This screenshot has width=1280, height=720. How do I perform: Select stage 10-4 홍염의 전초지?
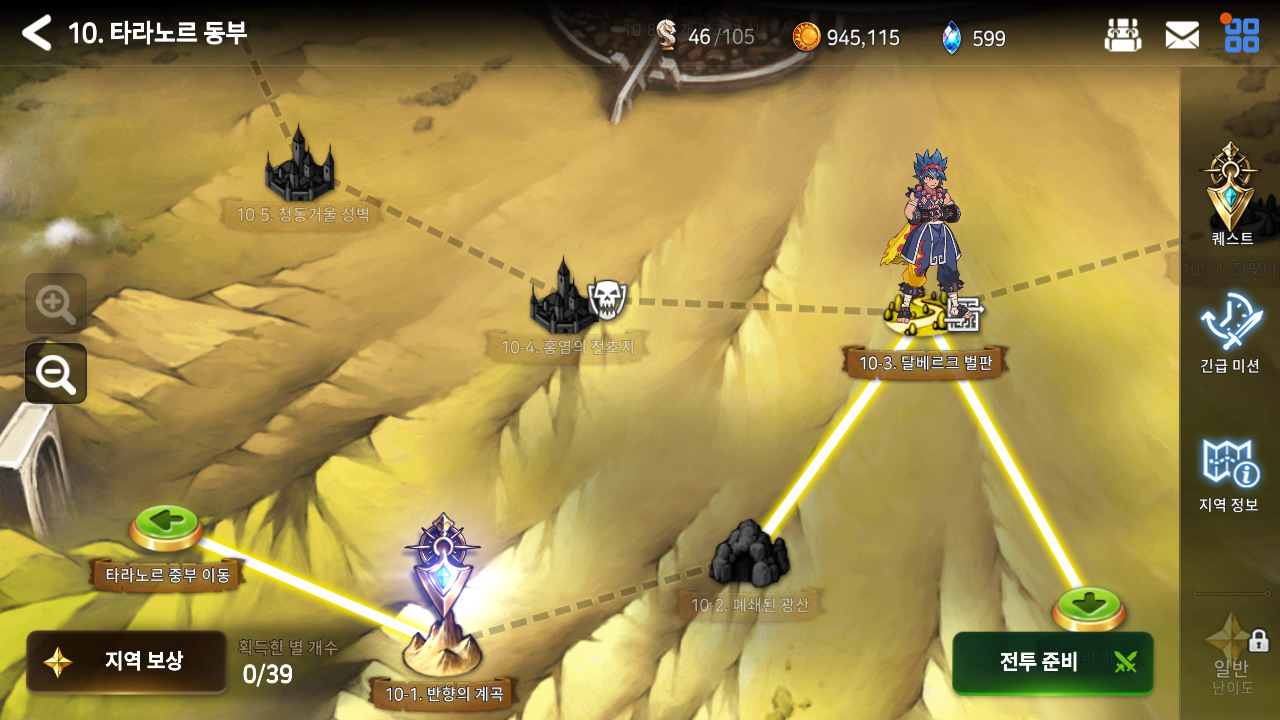coord(566,298)
